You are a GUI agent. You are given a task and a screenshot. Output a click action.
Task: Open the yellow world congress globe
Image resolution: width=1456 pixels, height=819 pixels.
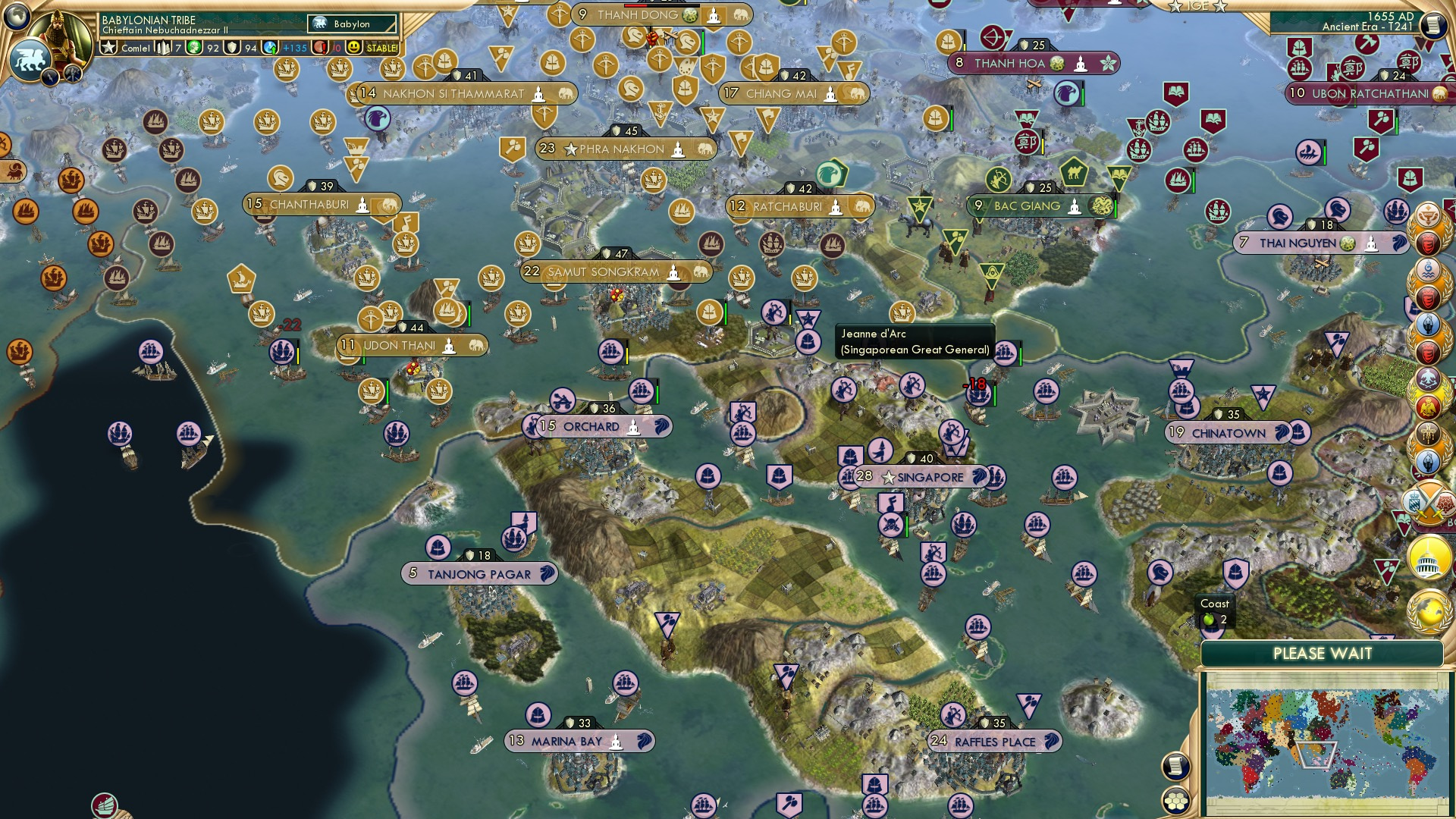coord(1429,612)
